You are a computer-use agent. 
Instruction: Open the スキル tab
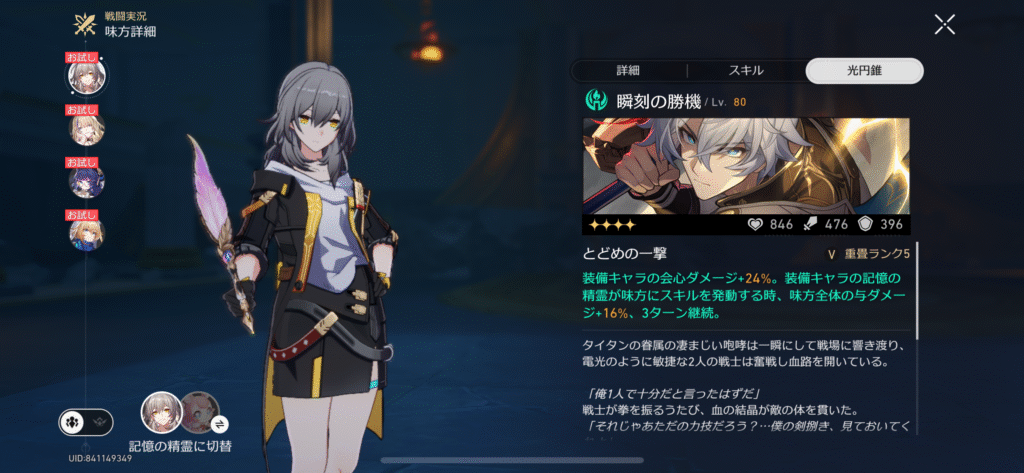pyautogui.click(x=746, y=70)
